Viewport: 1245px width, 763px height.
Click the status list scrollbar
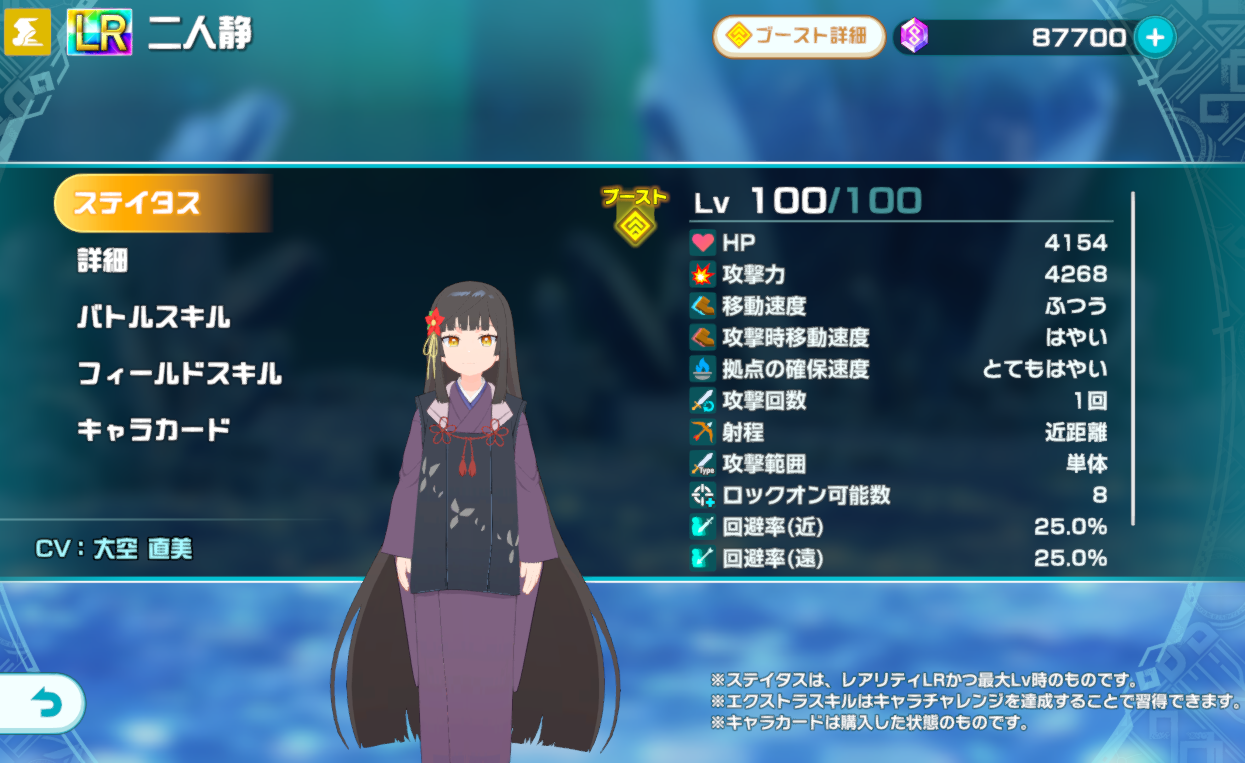pos(1132,358)
